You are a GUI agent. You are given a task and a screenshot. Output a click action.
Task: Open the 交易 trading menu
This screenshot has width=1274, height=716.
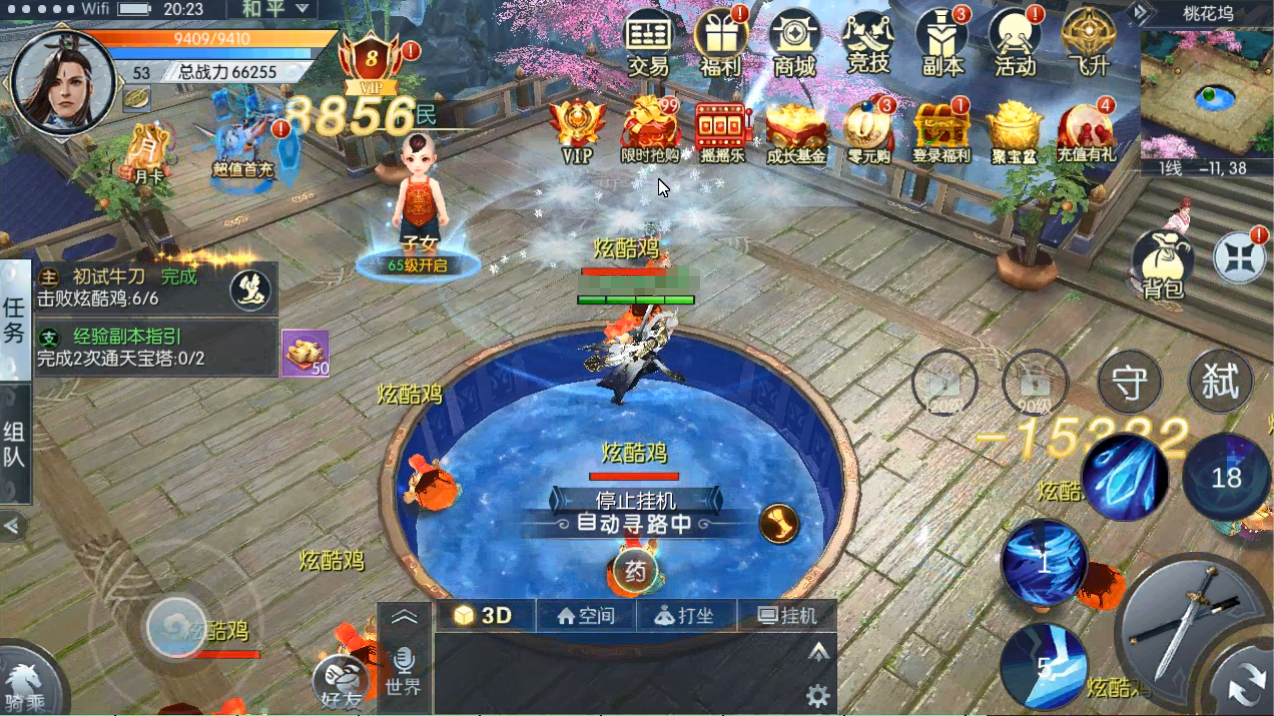[x=648, y=42]
